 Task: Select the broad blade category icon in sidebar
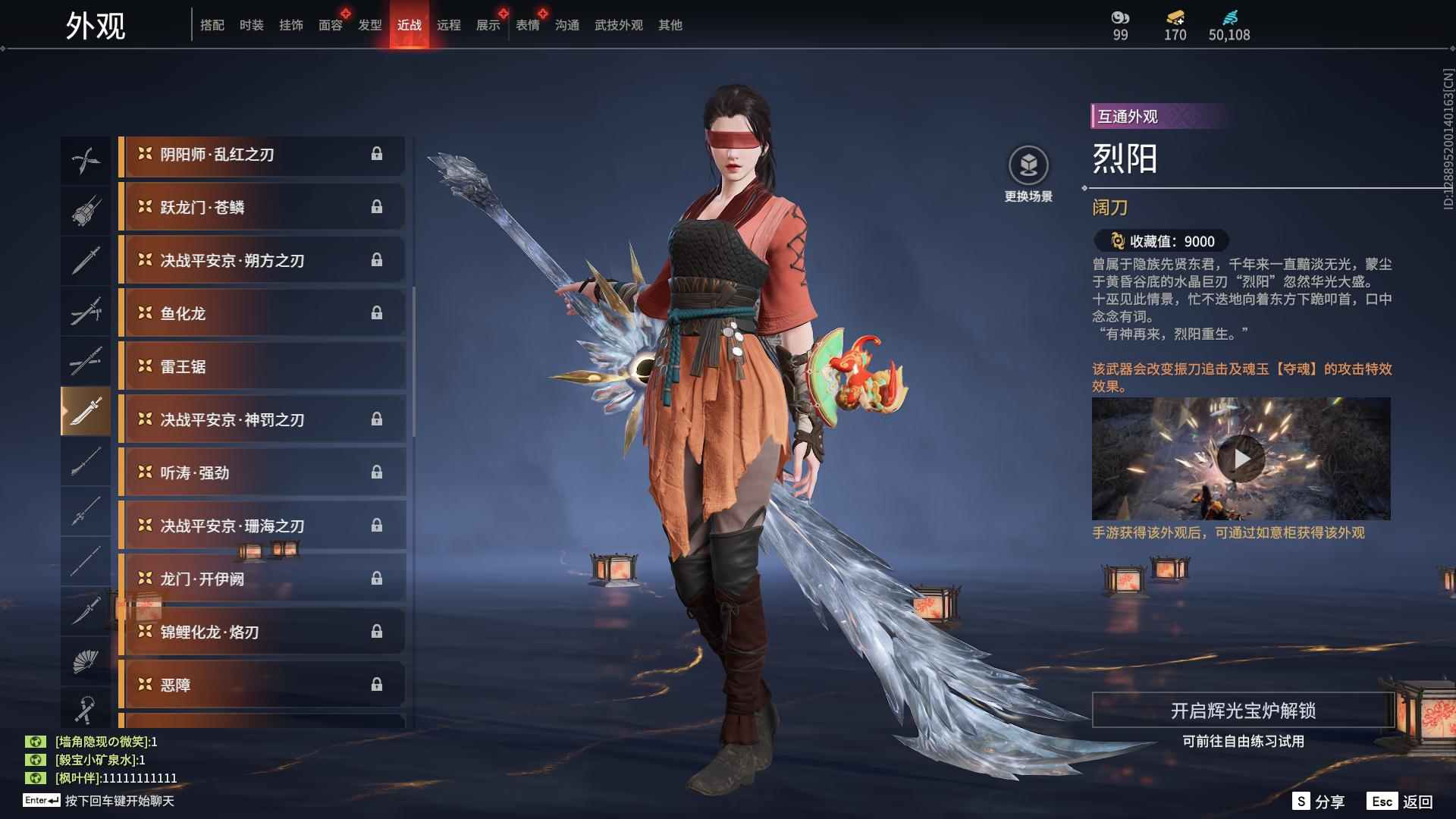pyautogui.click(x=86, y=413)
